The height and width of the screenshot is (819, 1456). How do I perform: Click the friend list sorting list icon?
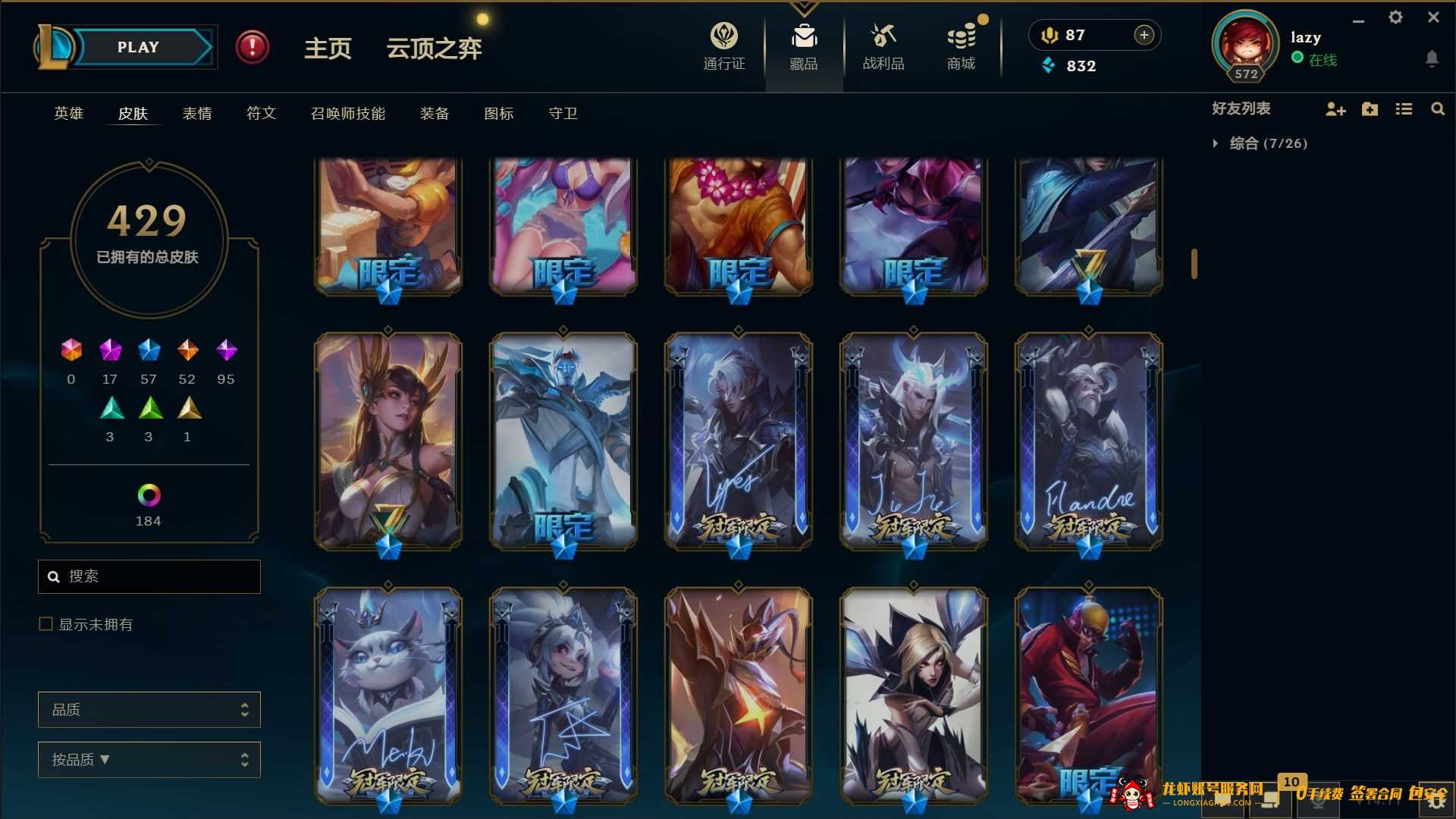[x=1404, y=109]
